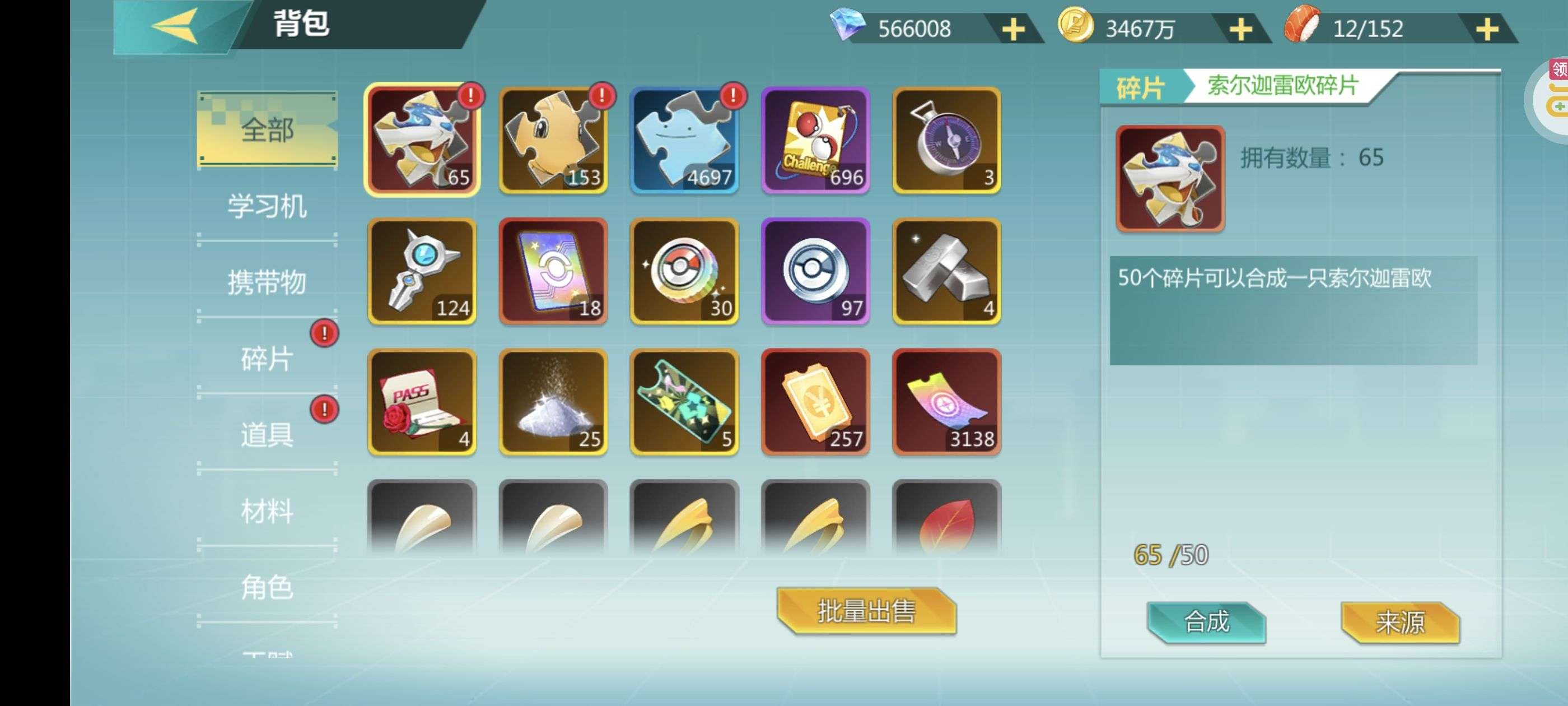The width and height of the screenshot is (1568, 706).
Task: Select the PASS rose ticket slot
Action: (x=422, y=403)
